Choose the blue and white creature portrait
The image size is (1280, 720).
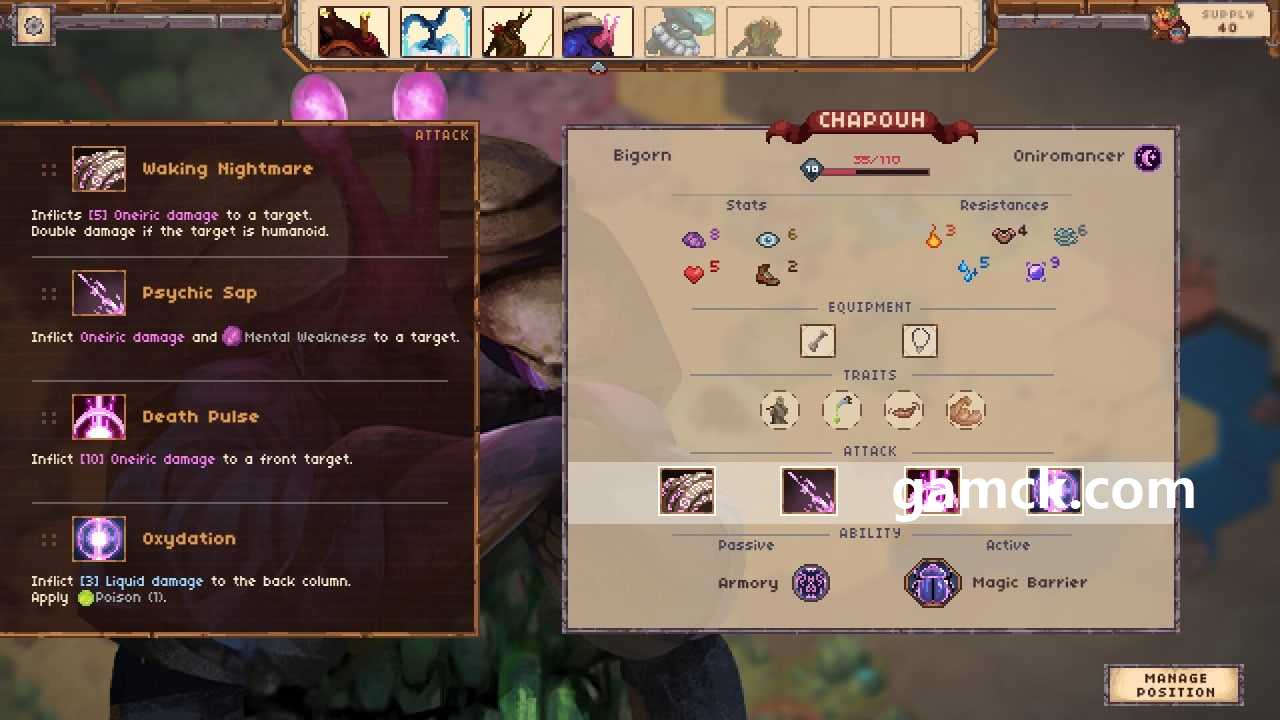coord(435,33)
